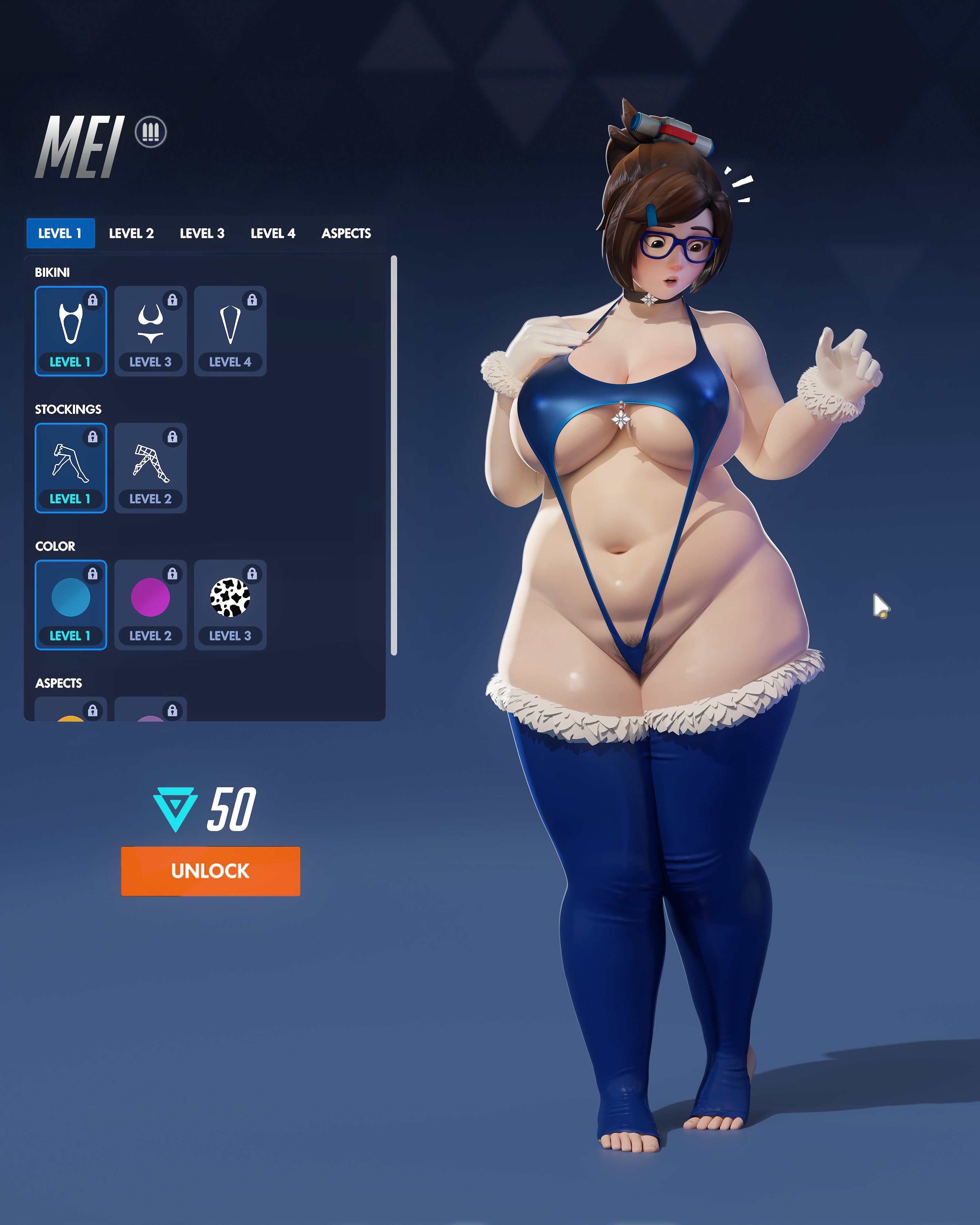This screenshot has height=1225, width=980.
Task: Open the Level 3 tab
Action: click(x=202, y=233)
